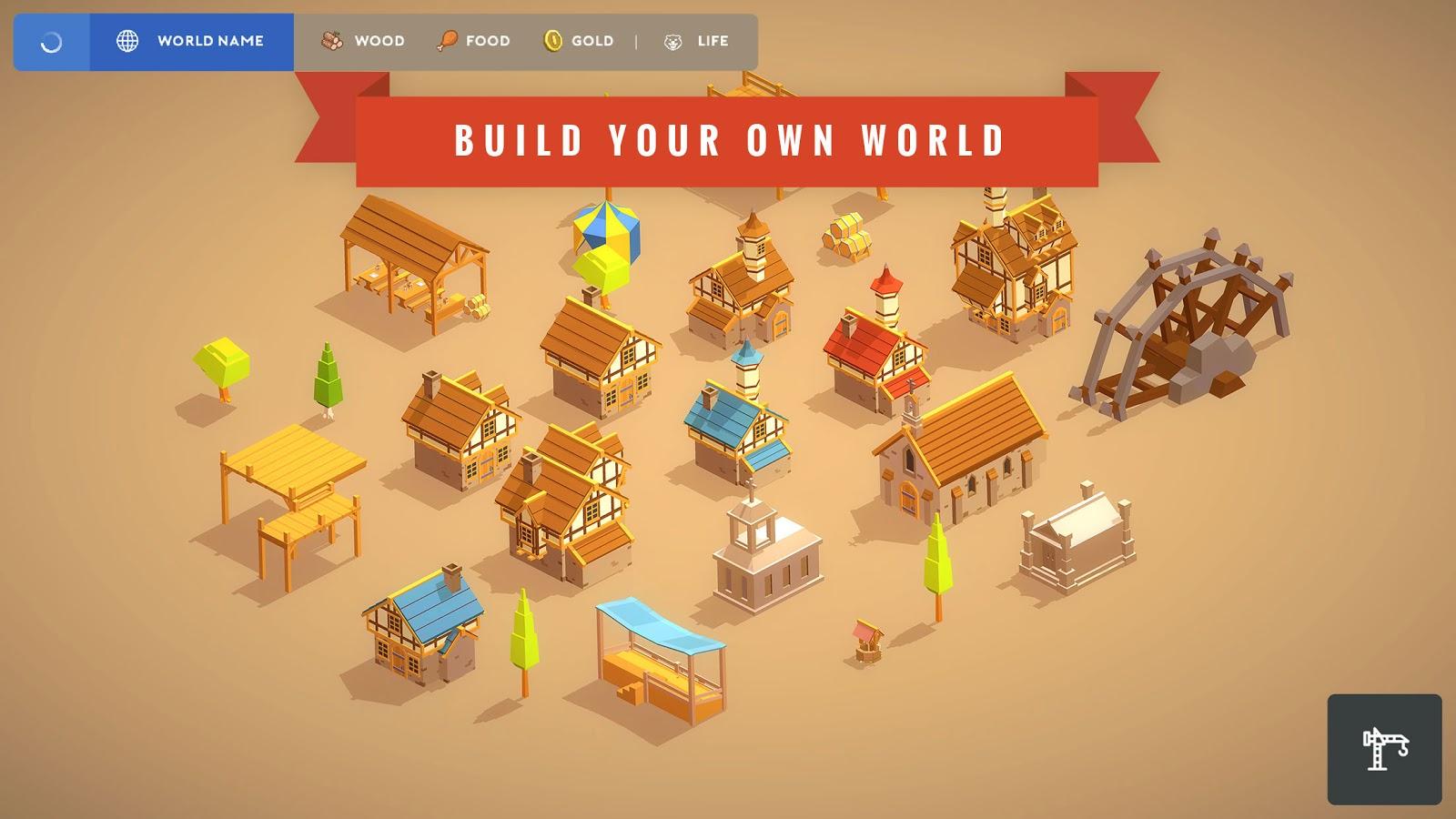Click the LIFE label in the resource bar
Image resolution: width=1456 pixels, height=819 pixels.
(711, 40)
